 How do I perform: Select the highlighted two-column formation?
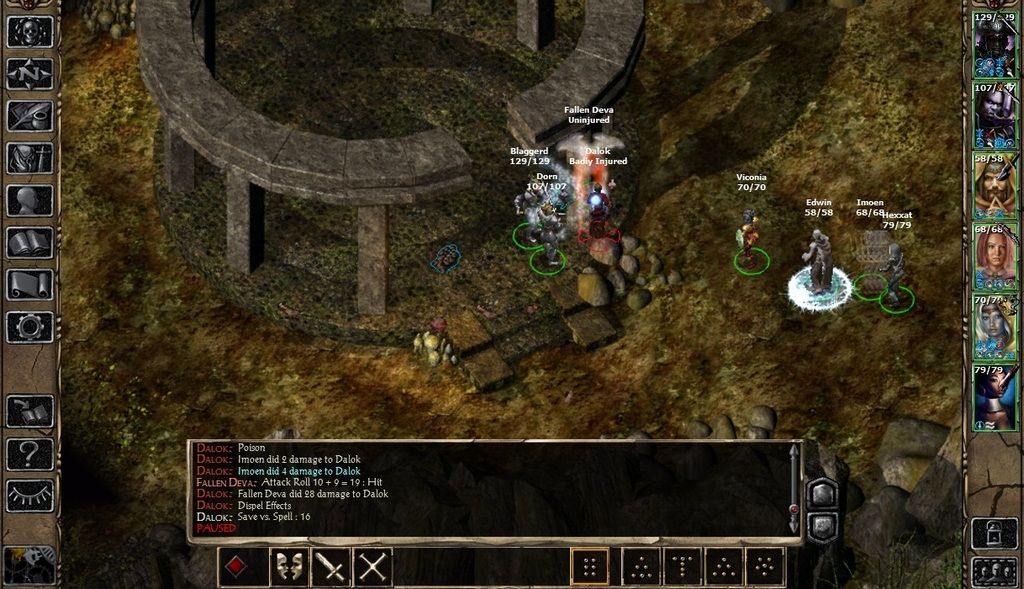(x=589, y=567)
